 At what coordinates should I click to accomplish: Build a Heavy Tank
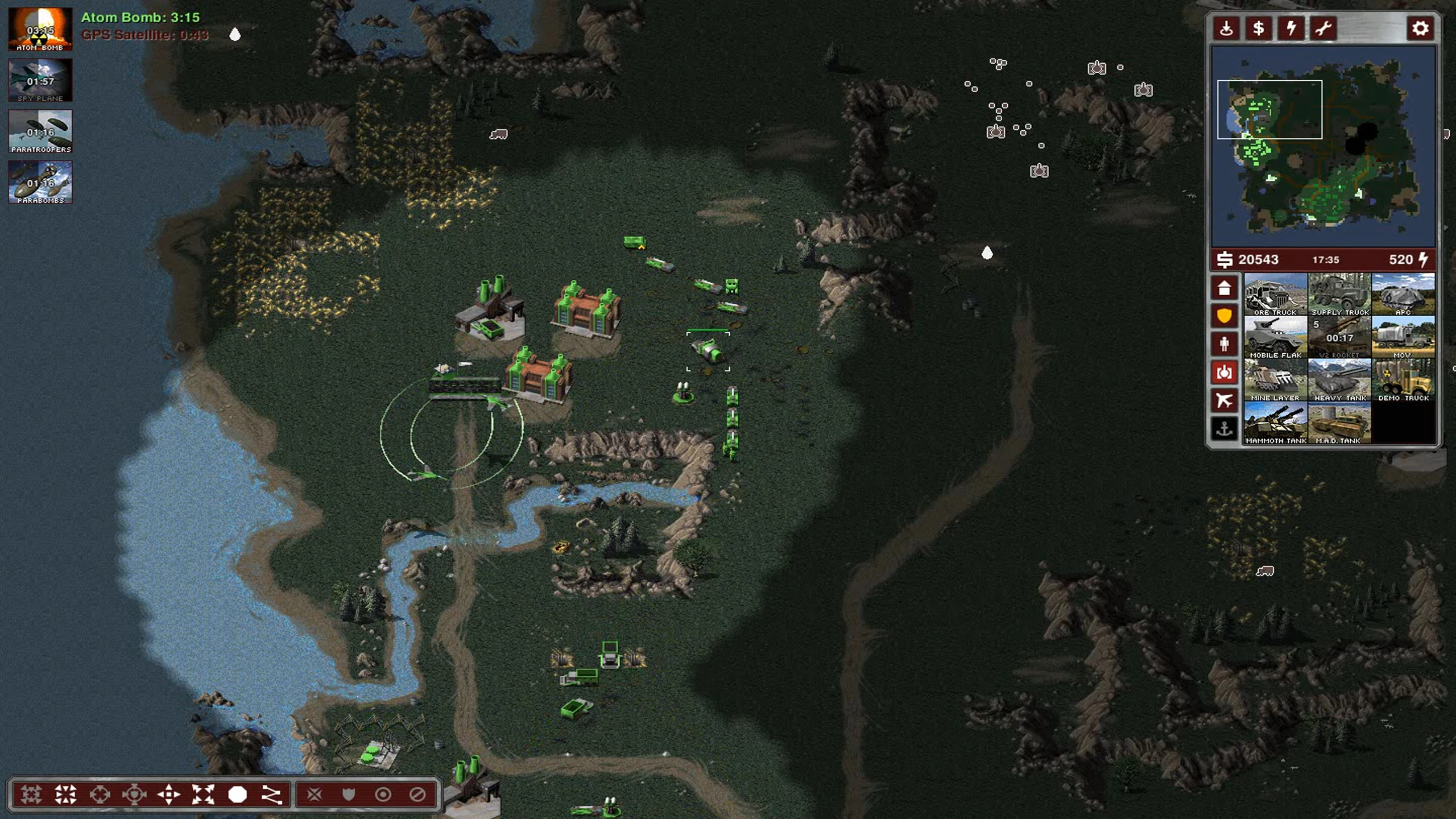[1339, 379]
